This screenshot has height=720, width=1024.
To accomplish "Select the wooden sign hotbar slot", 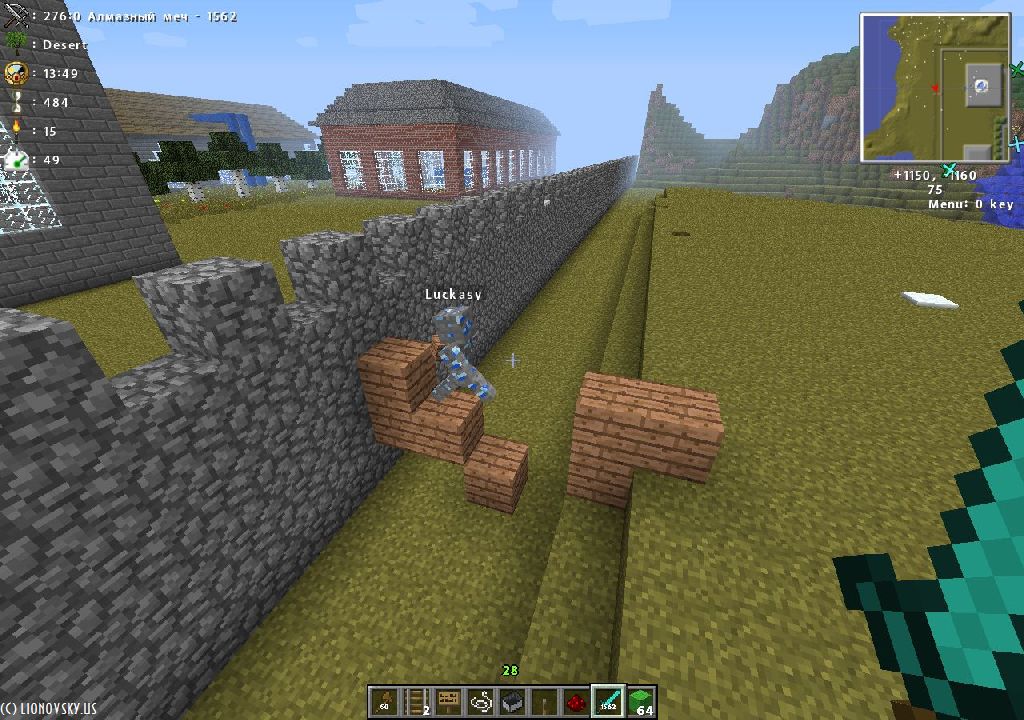I will click(x=448, y=702).
